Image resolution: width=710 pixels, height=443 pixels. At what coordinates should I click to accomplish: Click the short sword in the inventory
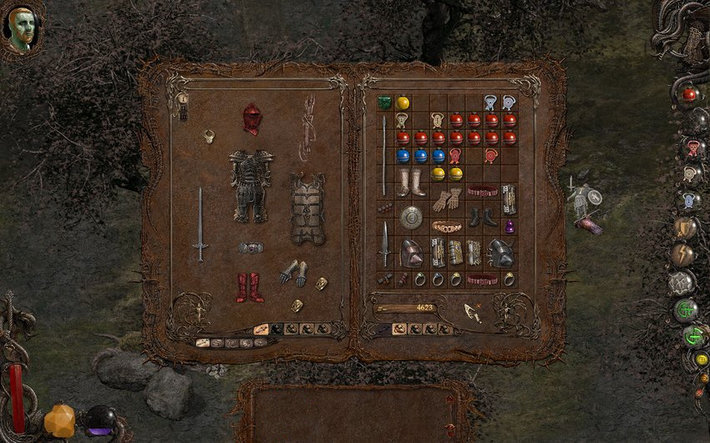click(x=385, y=243)
